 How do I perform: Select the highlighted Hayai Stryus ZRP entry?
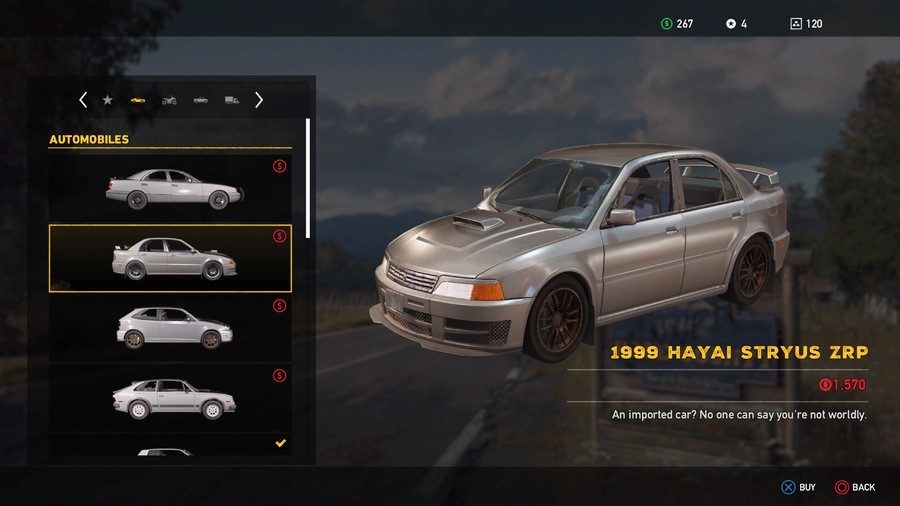(170, 258)
